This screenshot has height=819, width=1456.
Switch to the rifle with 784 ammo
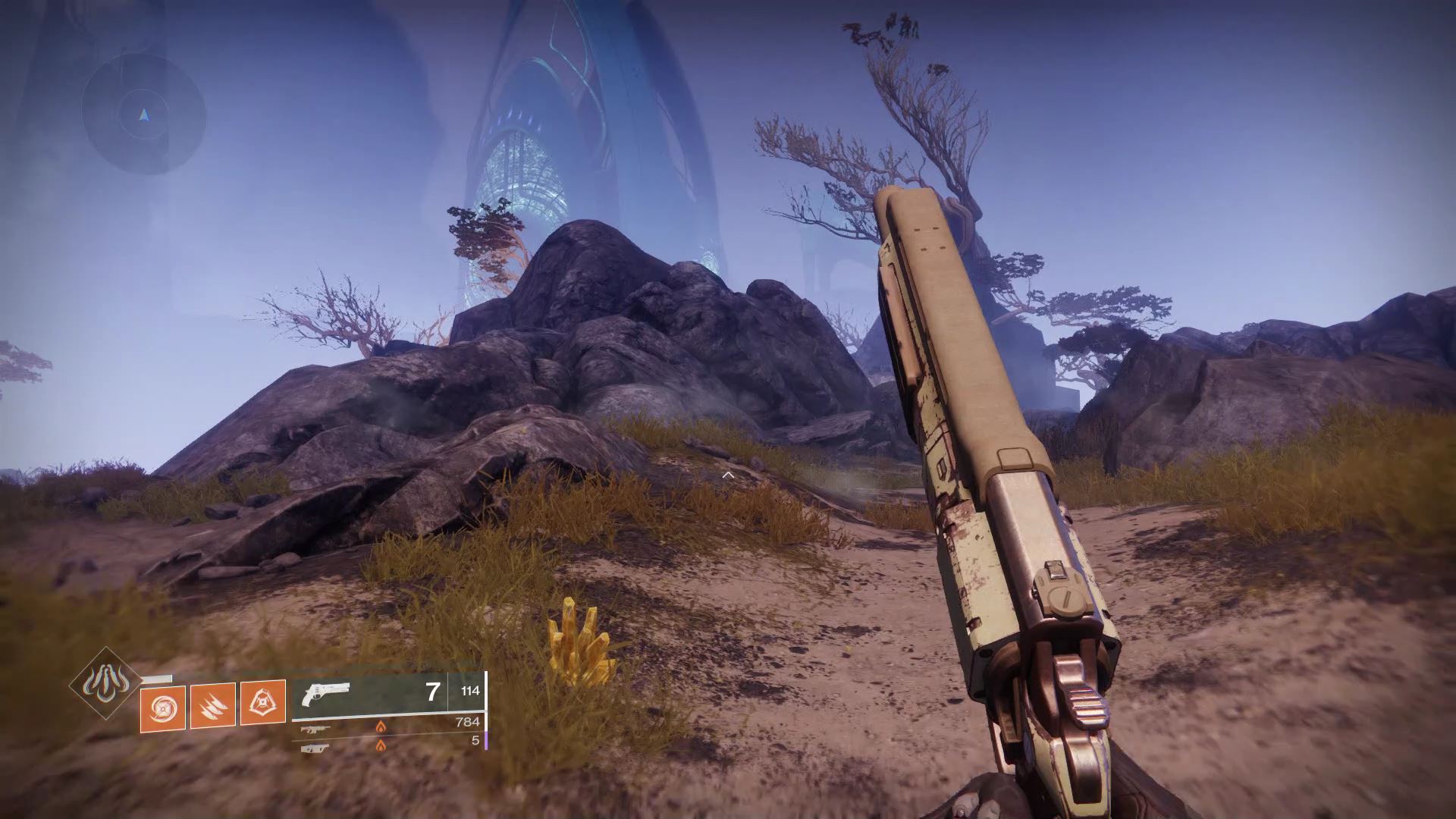tap(315, 730)
